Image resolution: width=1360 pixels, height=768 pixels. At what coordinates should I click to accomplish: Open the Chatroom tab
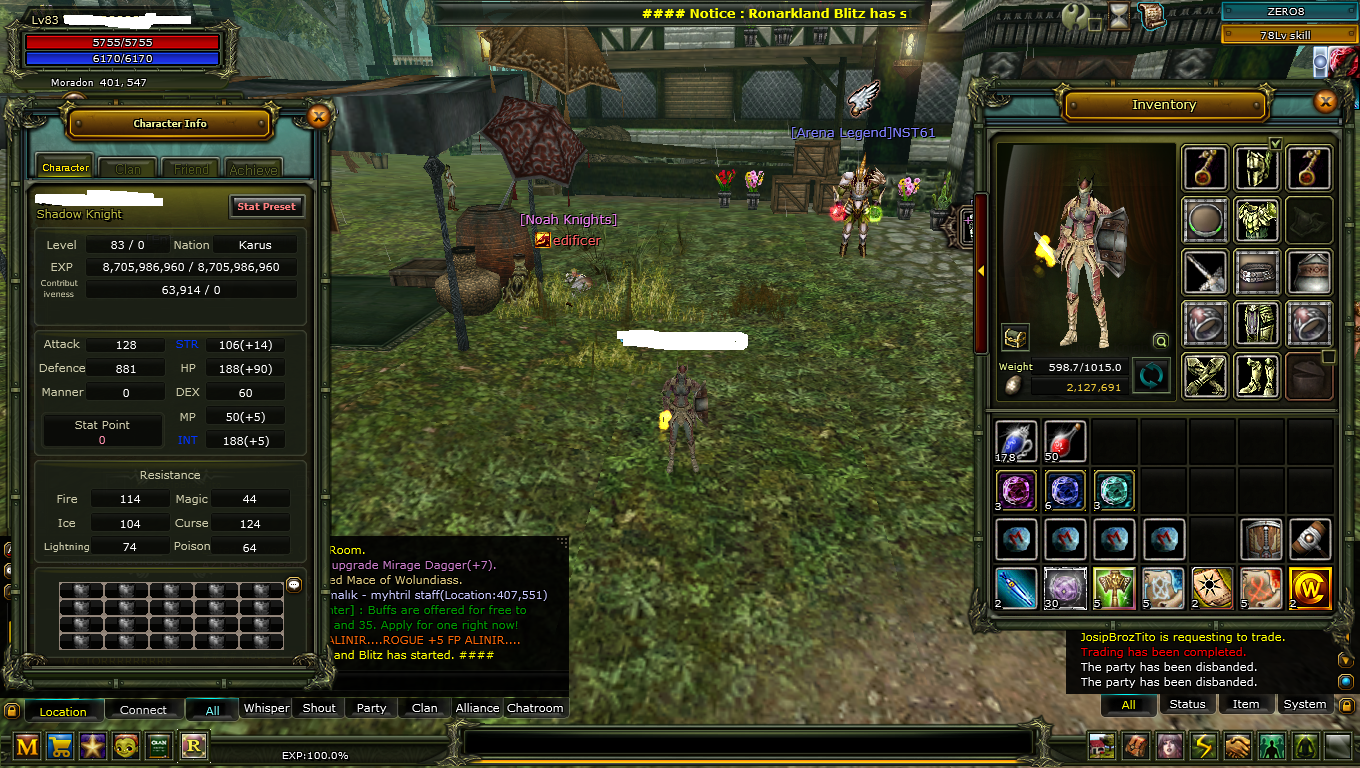[535, 708]
